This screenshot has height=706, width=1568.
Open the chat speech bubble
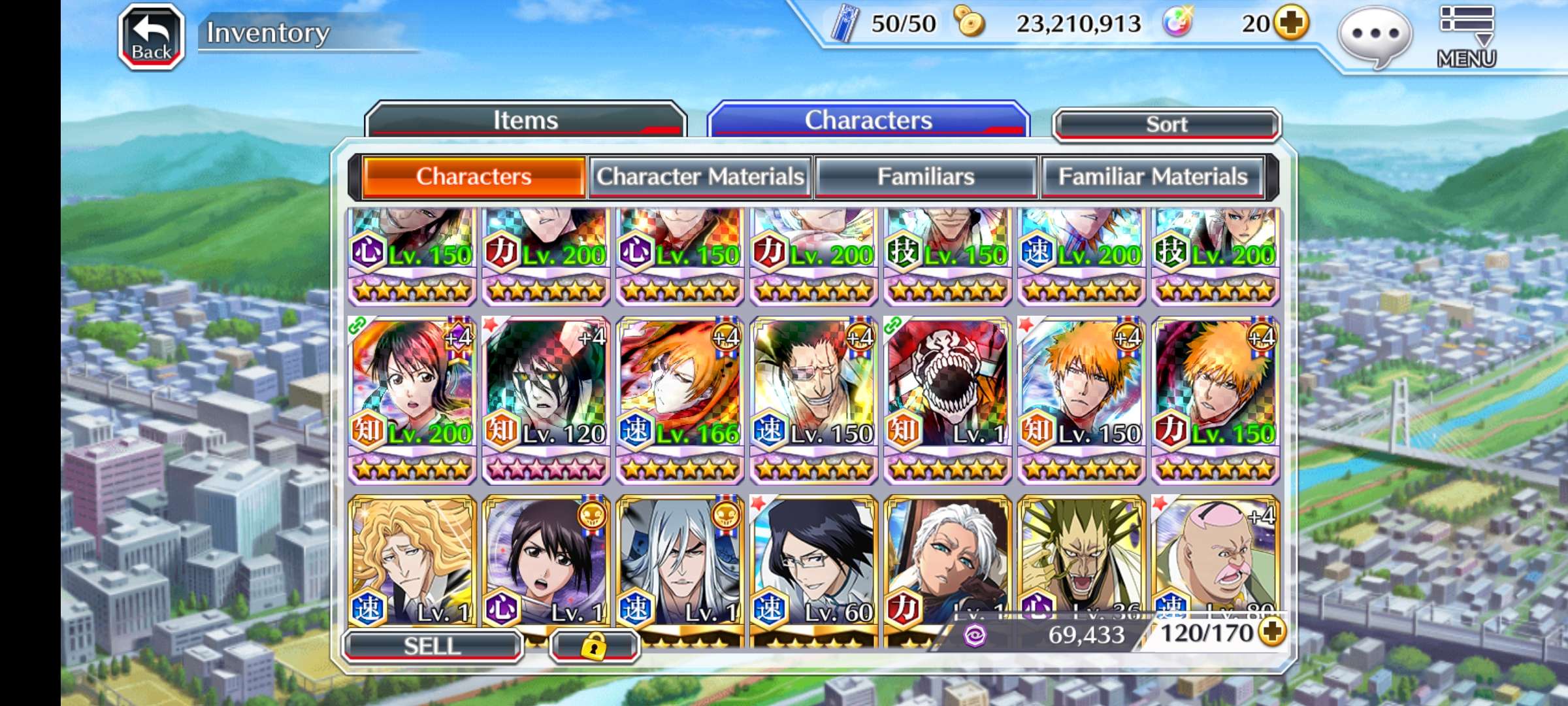[1375, 35]
